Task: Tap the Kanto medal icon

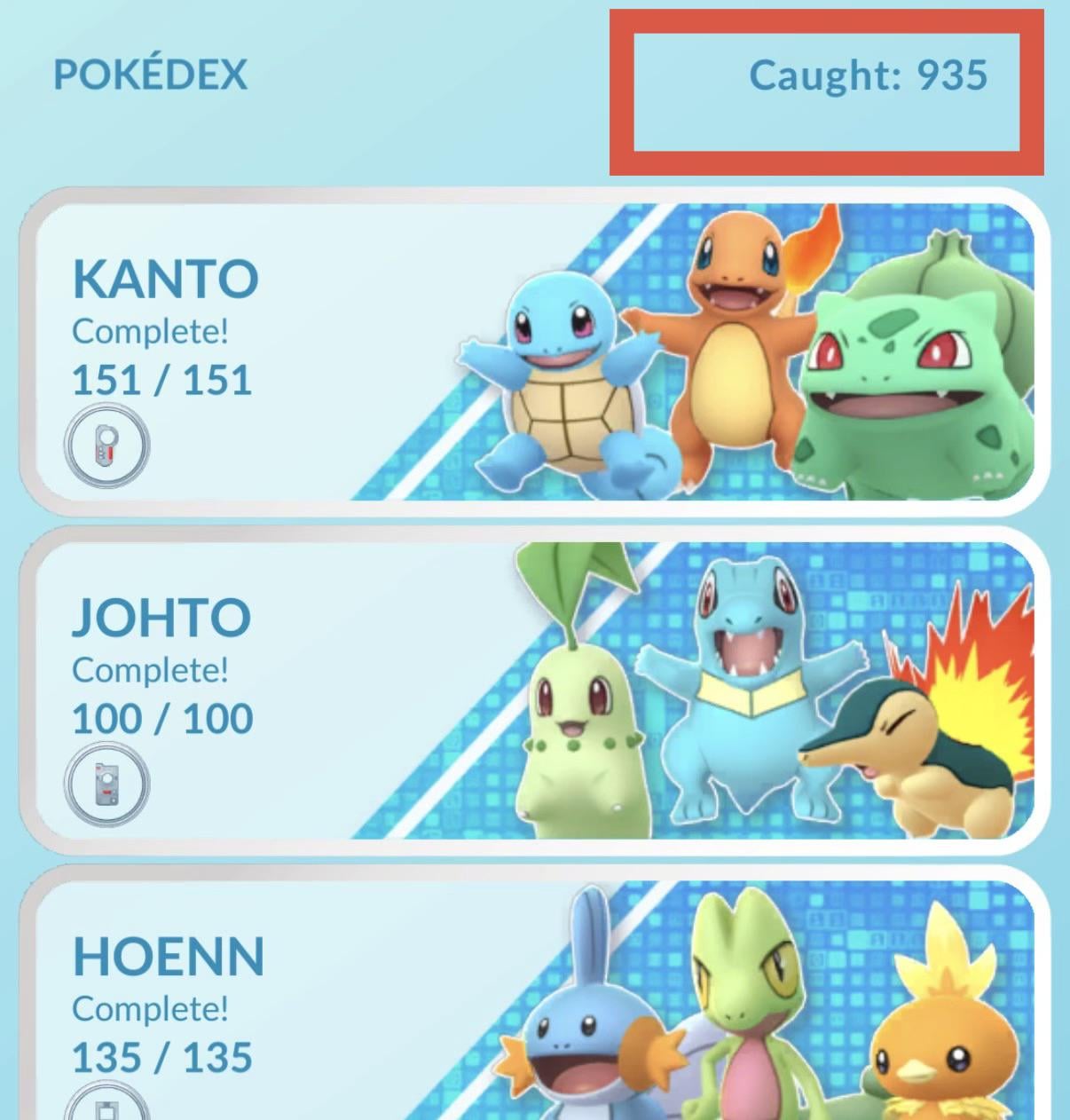Action: (x=107, y=446)
